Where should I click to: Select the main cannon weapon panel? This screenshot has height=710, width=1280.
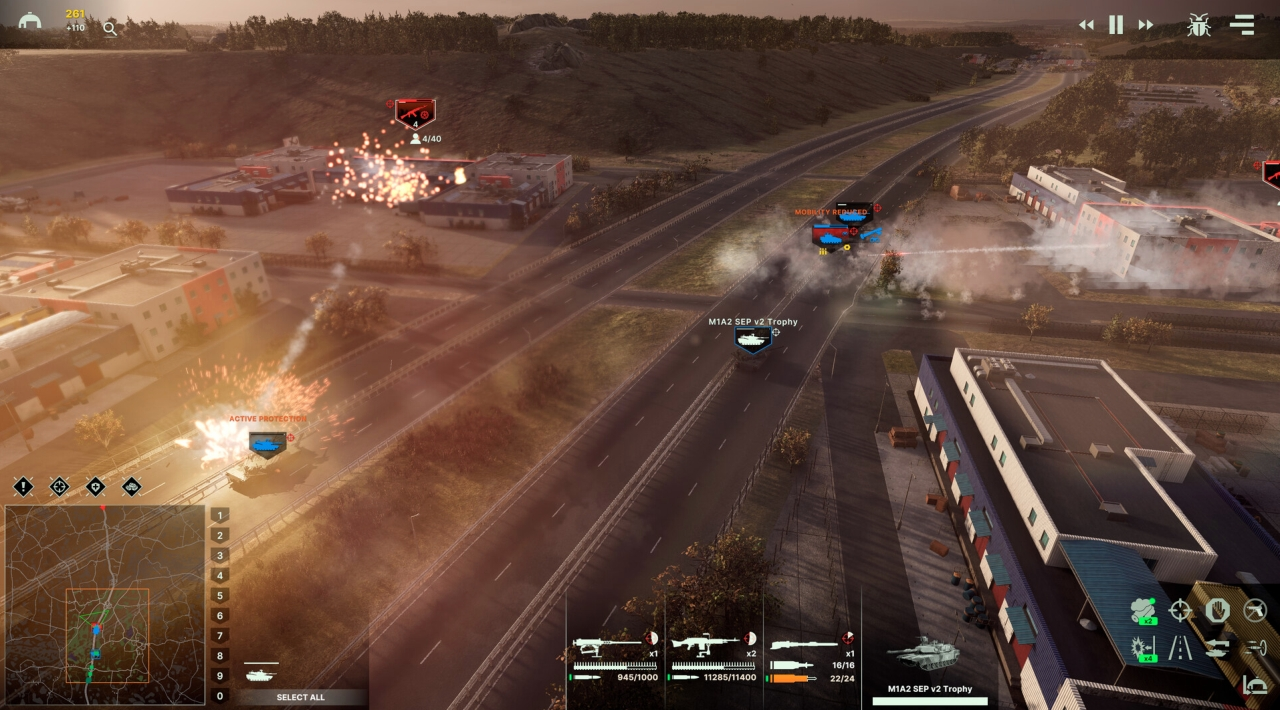812,655
